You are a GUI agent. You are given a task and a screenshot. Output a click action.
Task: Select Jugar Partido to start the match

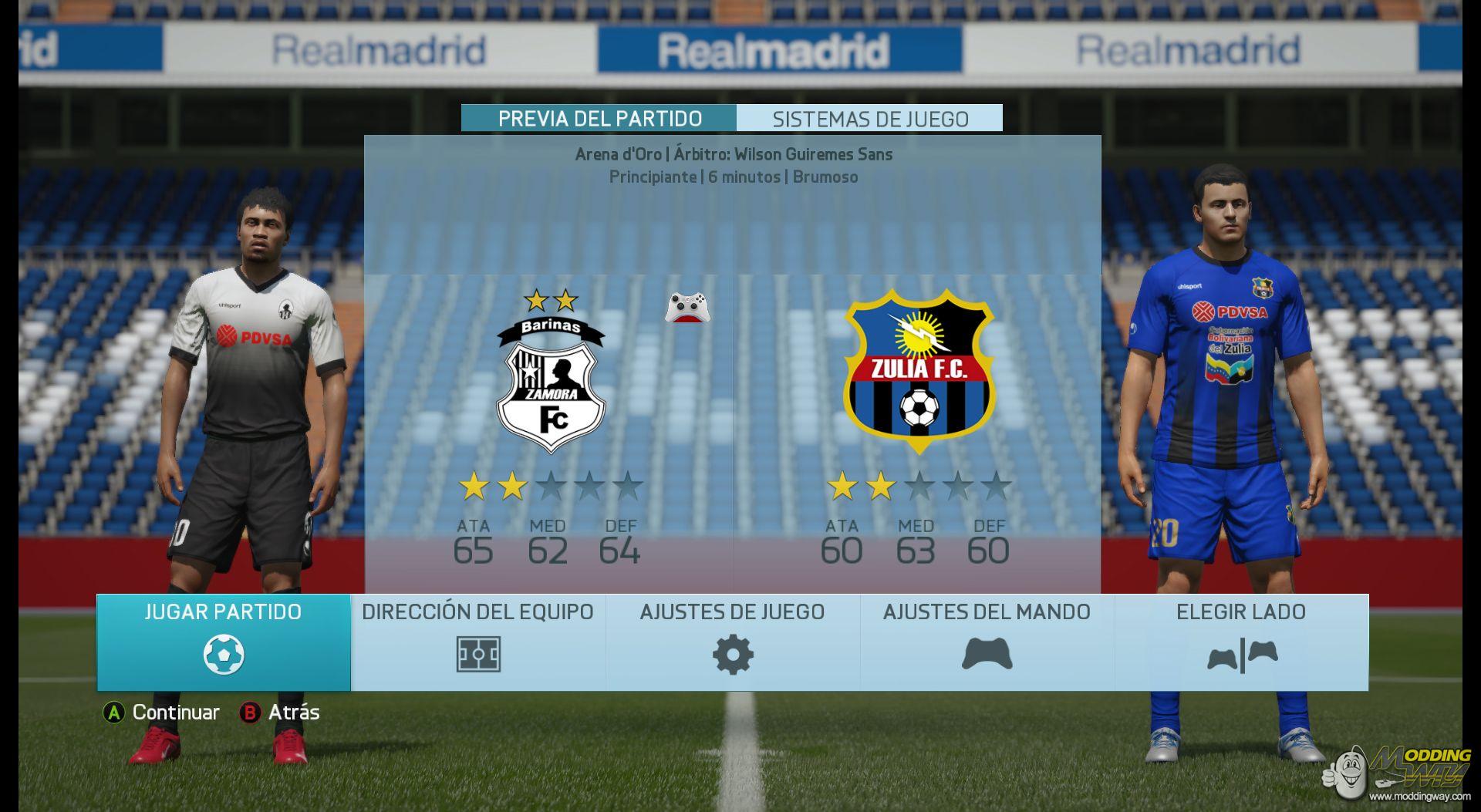(224, 642)
